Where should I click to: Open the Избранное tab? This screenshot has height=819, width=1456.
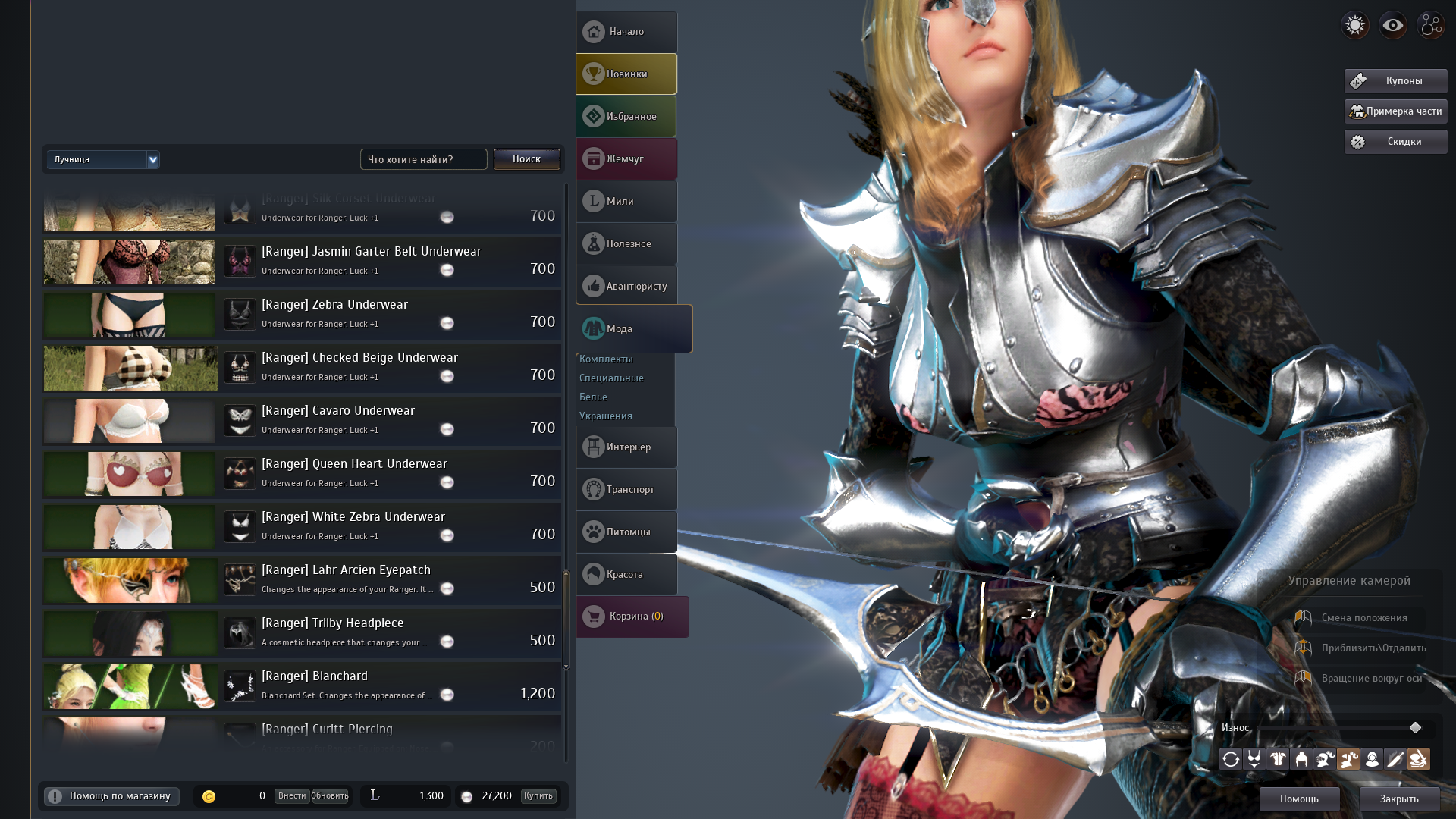626,115
